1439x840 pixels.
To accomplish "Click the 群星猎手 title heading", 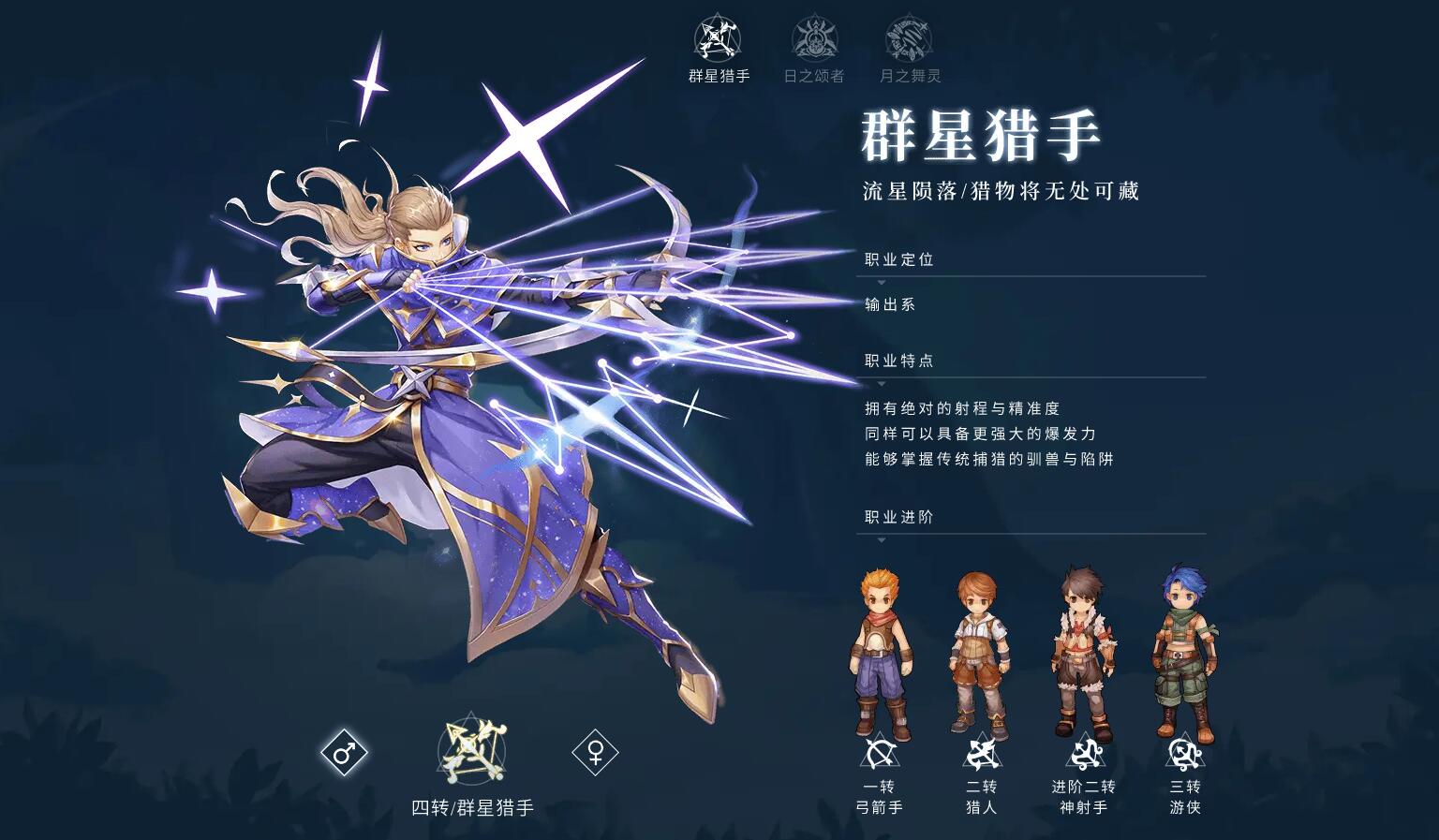I will coord(984,134).
